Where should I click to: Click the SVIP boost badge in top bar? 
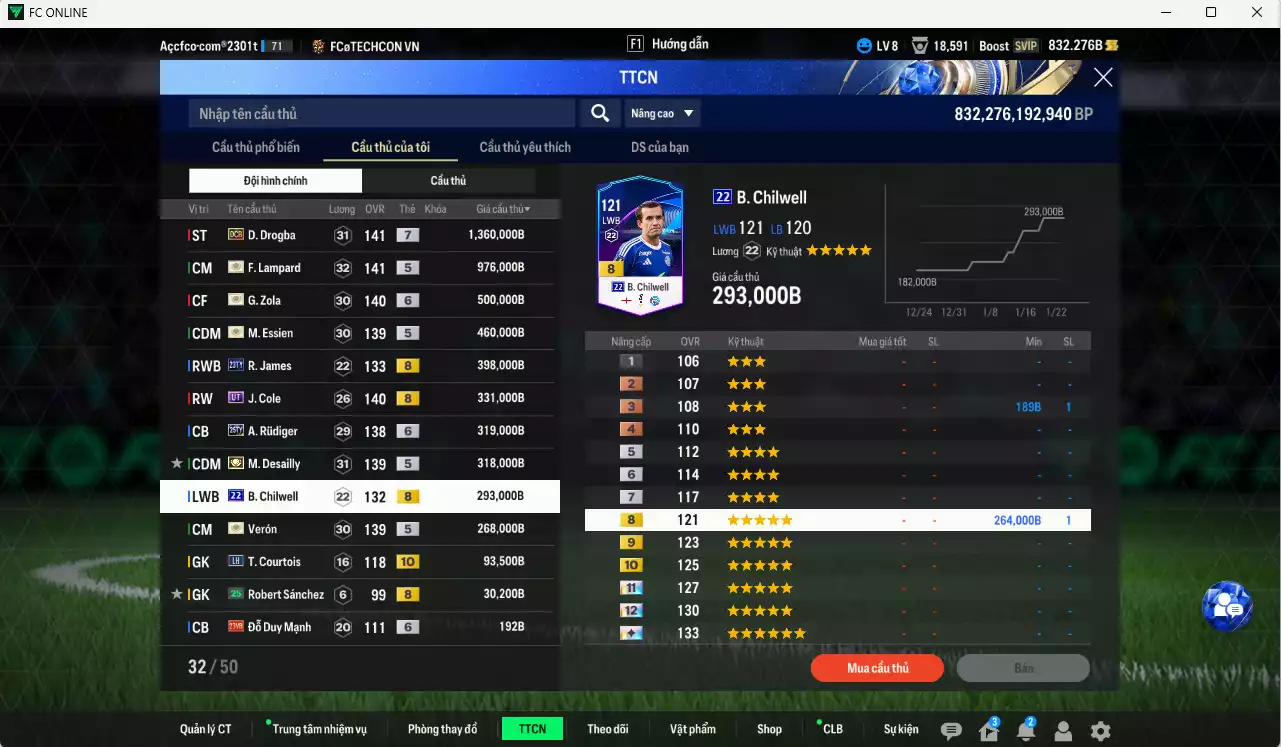pyautogui.click(x=1022, y=45)
